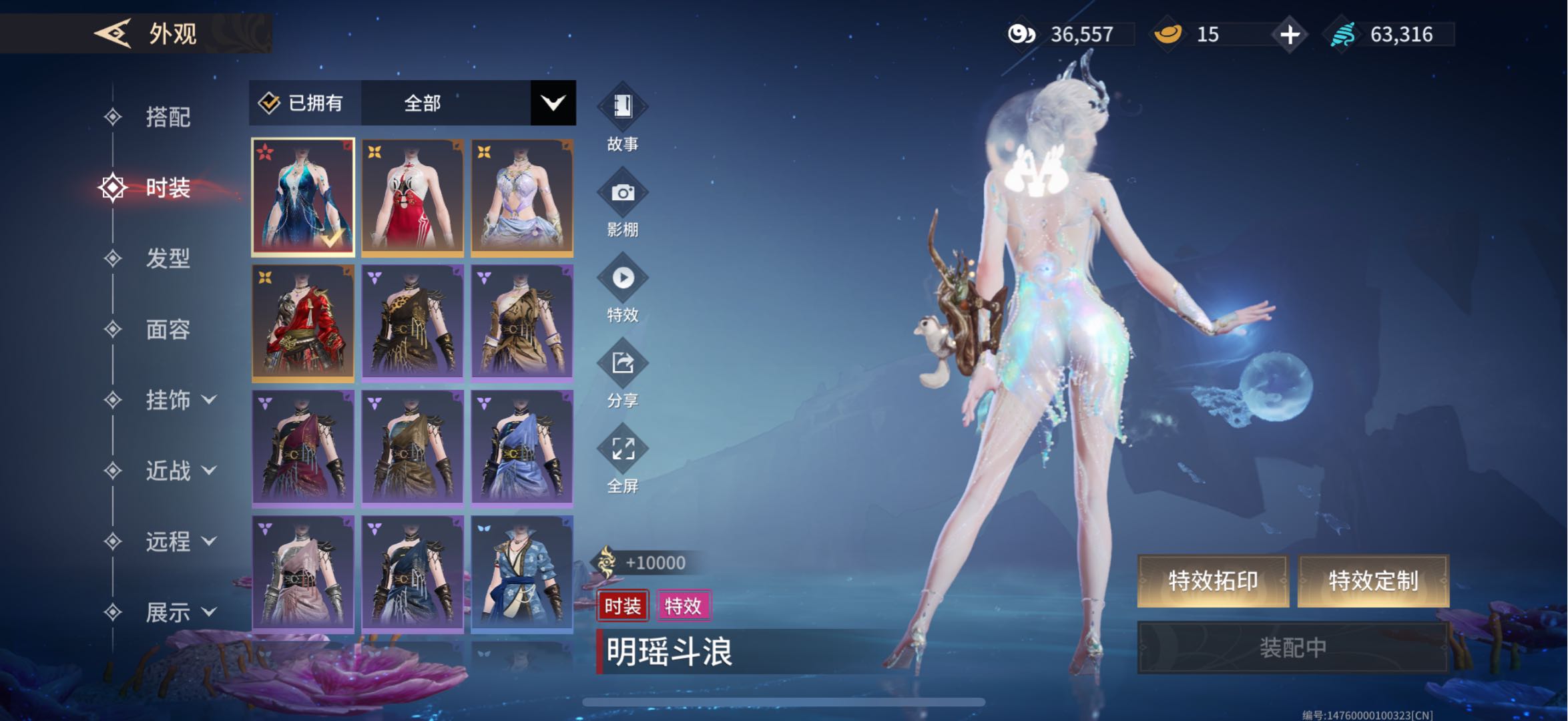Viewport: 1568px width, 721px height.
Task: Select the red and white qipao outfit
Action: click(x=413, y=198)
